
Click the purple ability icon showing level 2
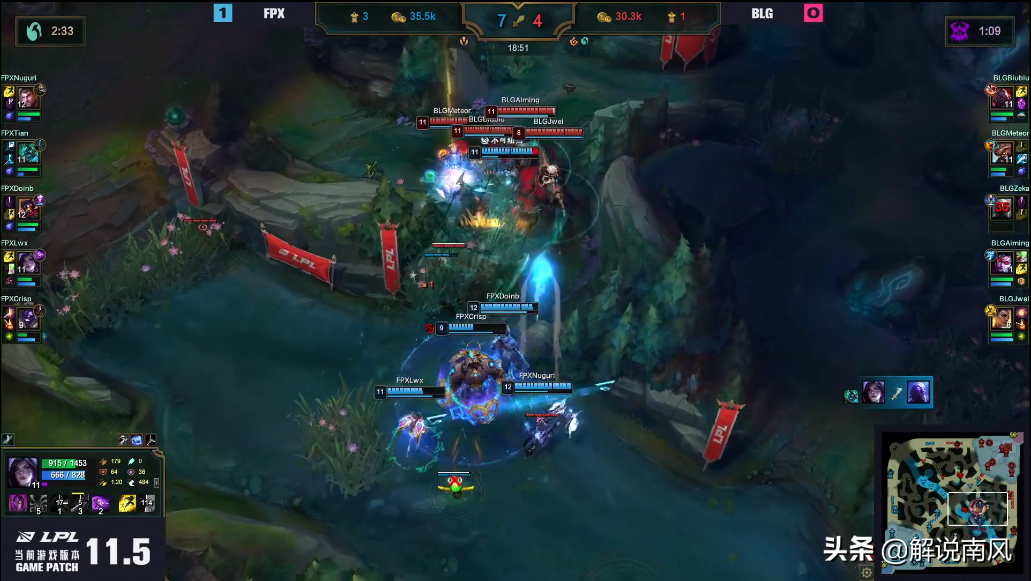point(100,503)
